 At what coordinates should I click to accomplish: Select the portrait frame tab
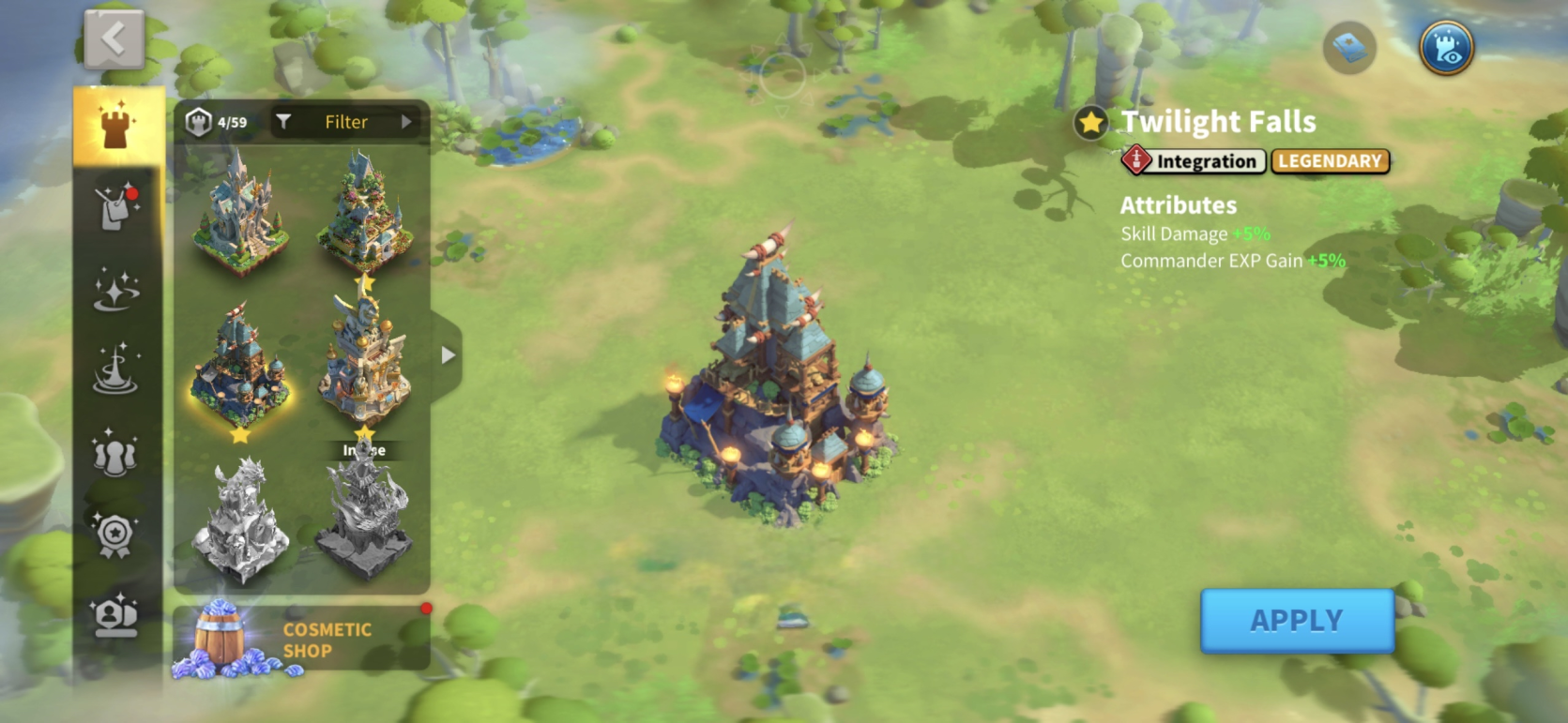click(117, 615)
